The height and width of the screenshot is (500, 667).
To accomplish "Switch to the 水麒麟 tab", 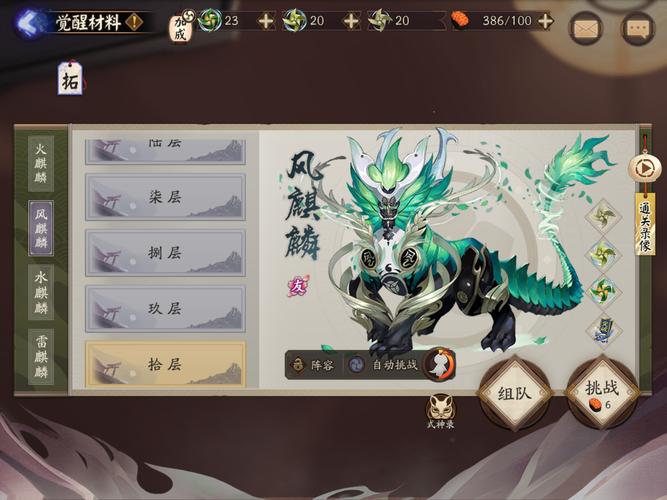I will 41,293.
